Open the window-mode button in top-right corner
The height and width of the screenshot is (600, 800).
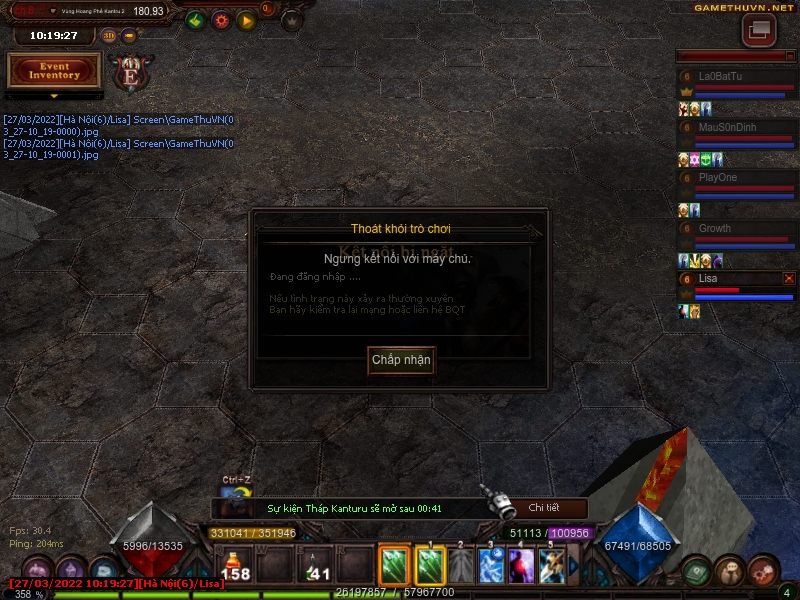pos(759,30)
